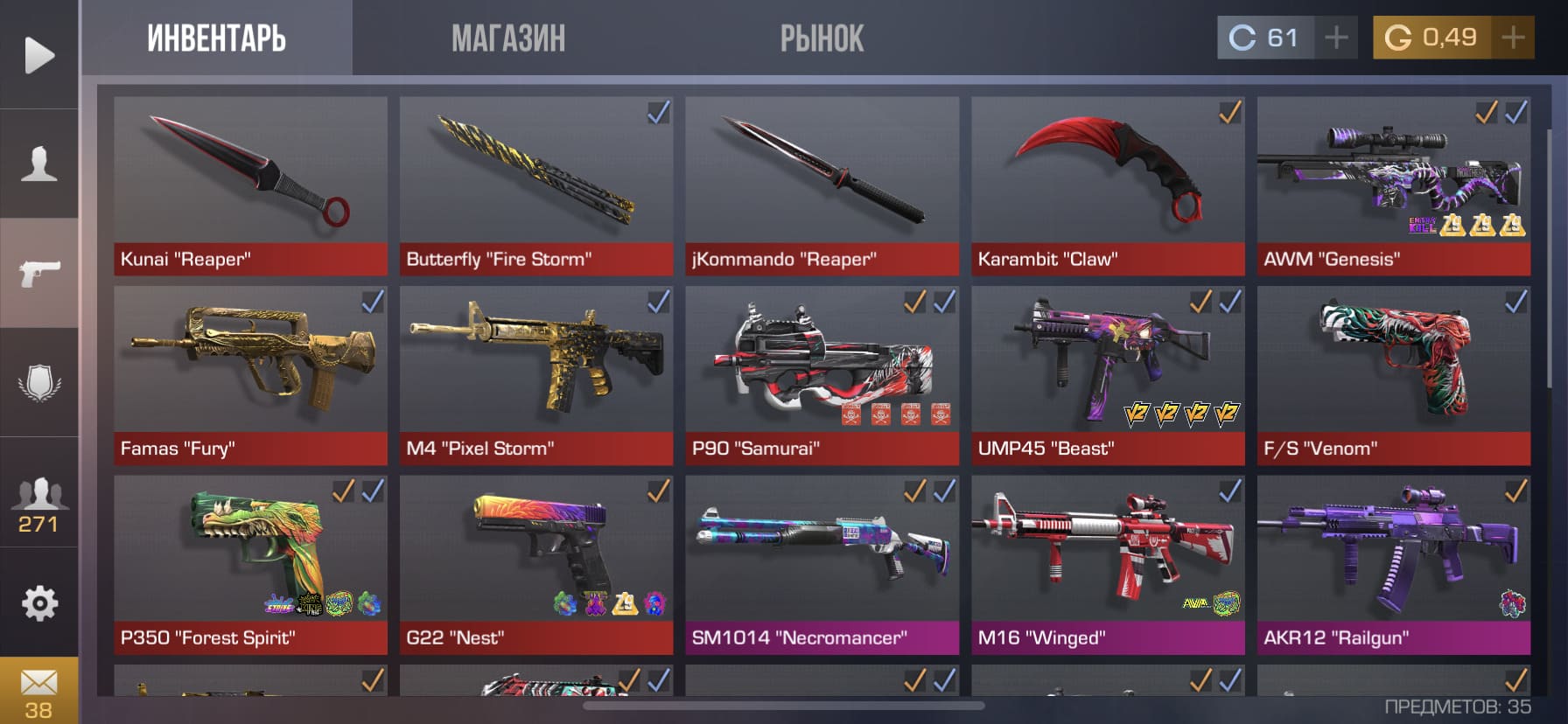Pick the M16 "Winged" rifle
This screenshot has width=1568, height=724.
(1108, 564)
